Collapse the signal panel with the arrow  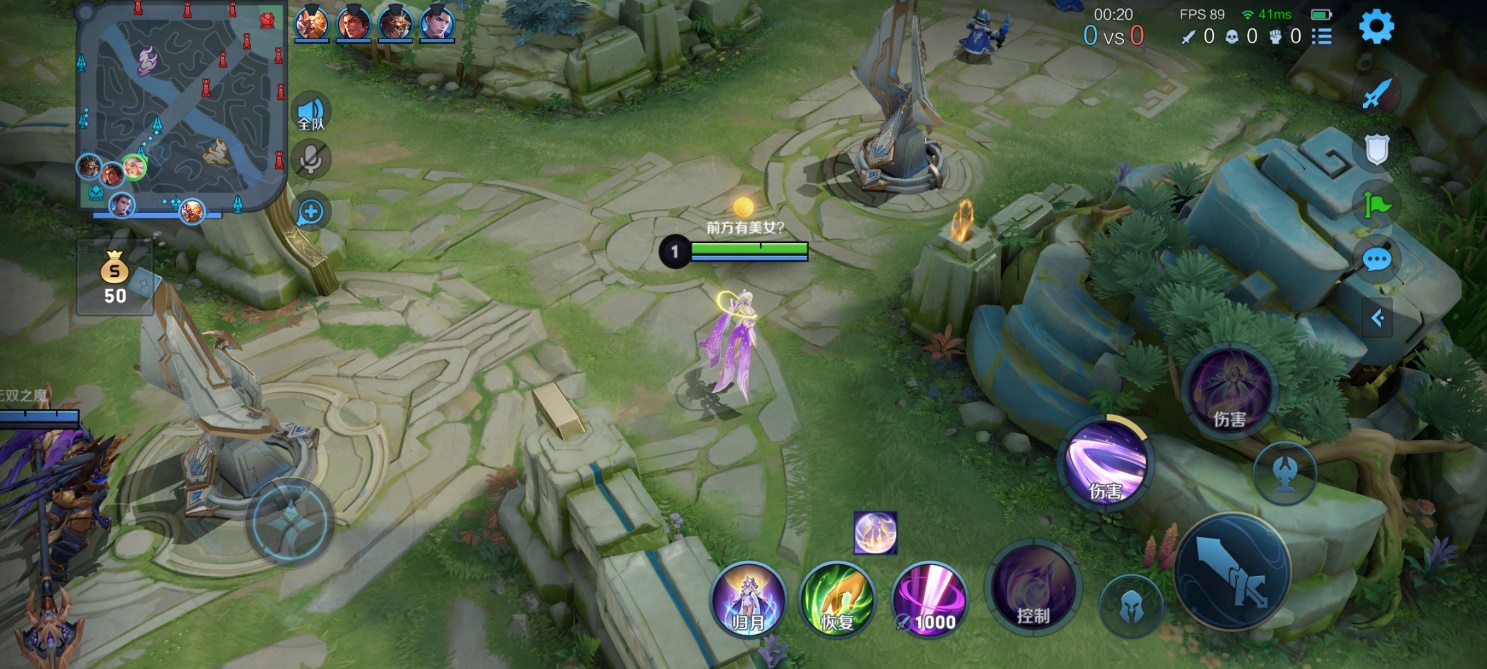pyautogui.click(x=1377, y=318)
